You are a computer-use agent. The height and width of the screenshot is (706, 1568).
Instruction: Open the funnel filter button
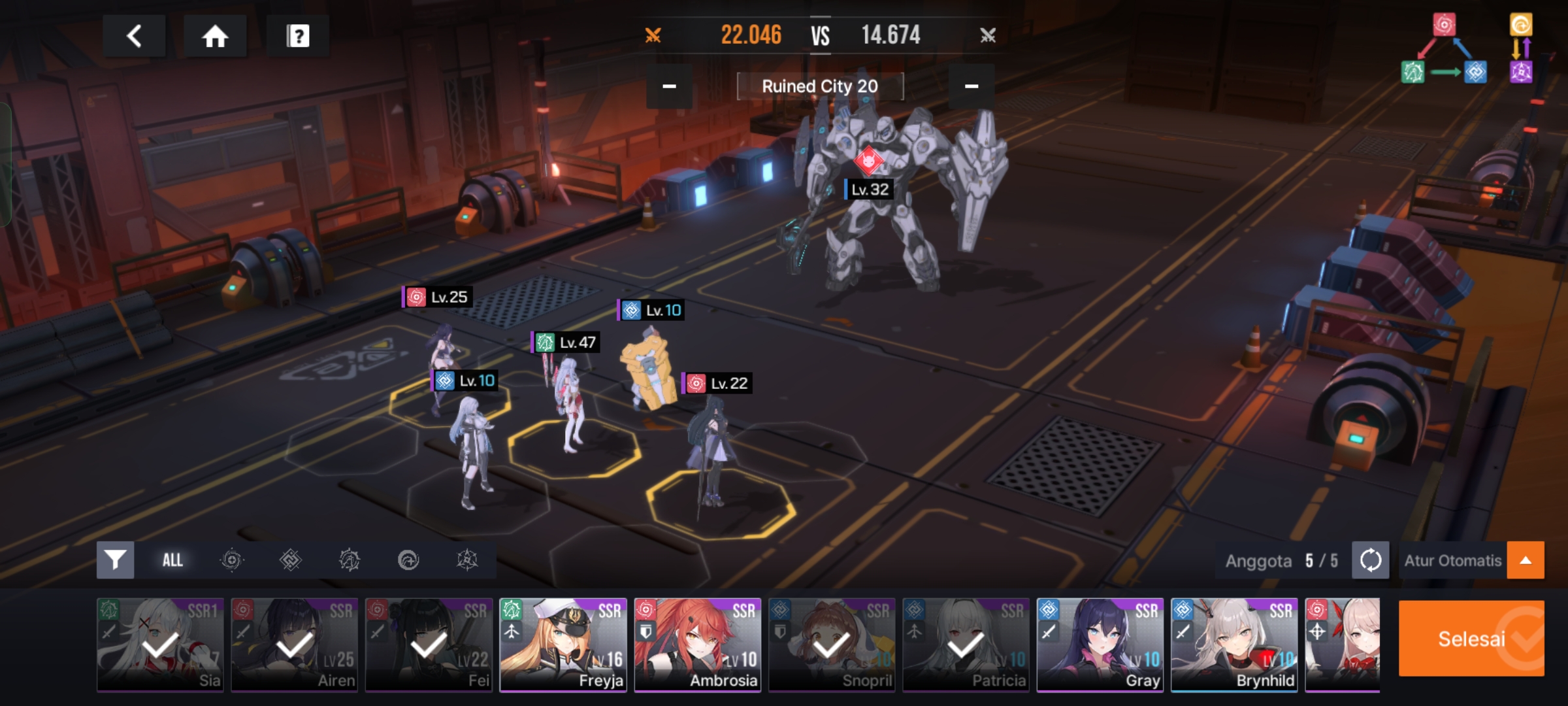click(116, 560)
